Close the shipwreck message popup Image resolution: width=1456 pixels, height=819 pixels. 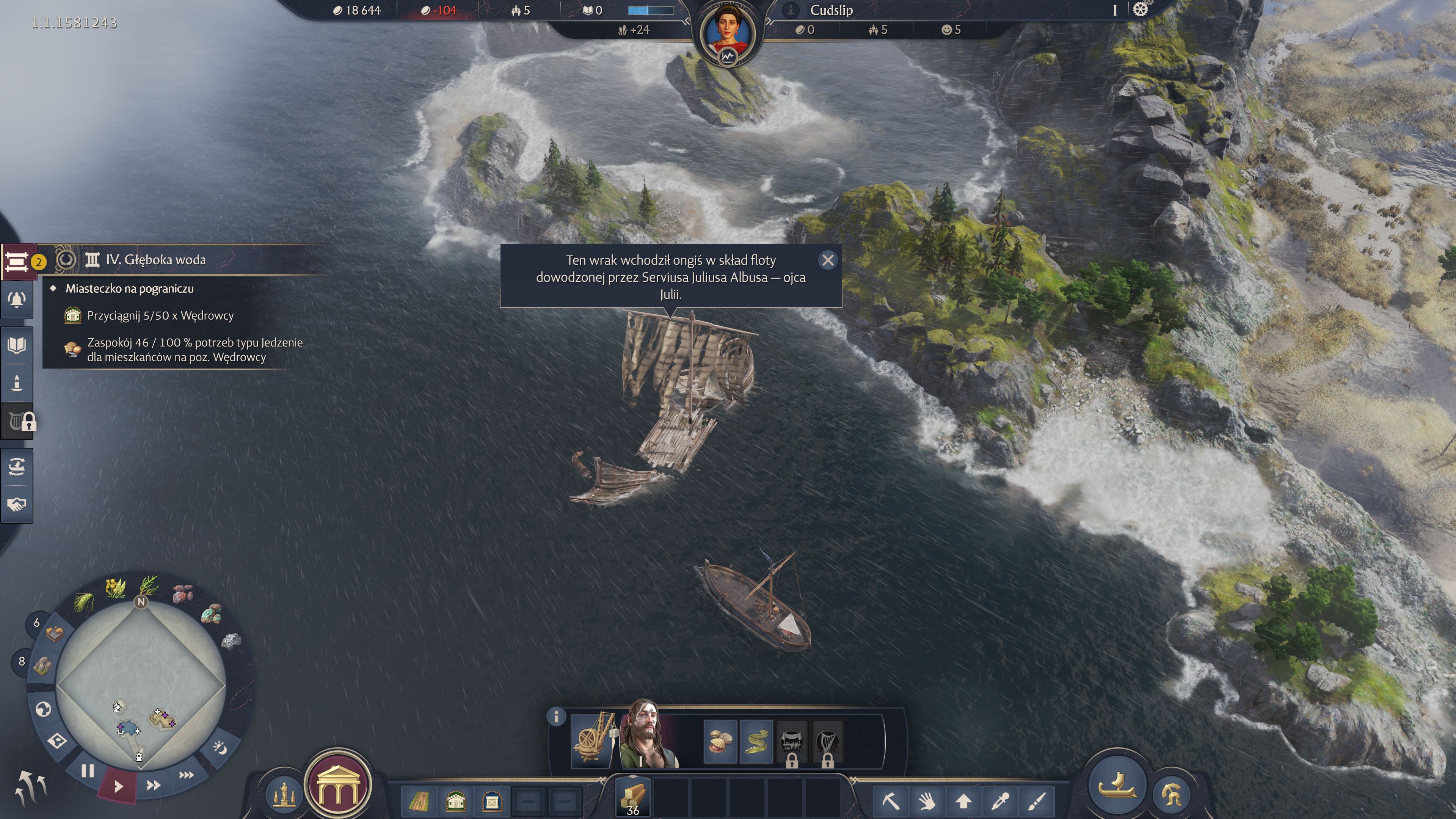tap(827, 260)
